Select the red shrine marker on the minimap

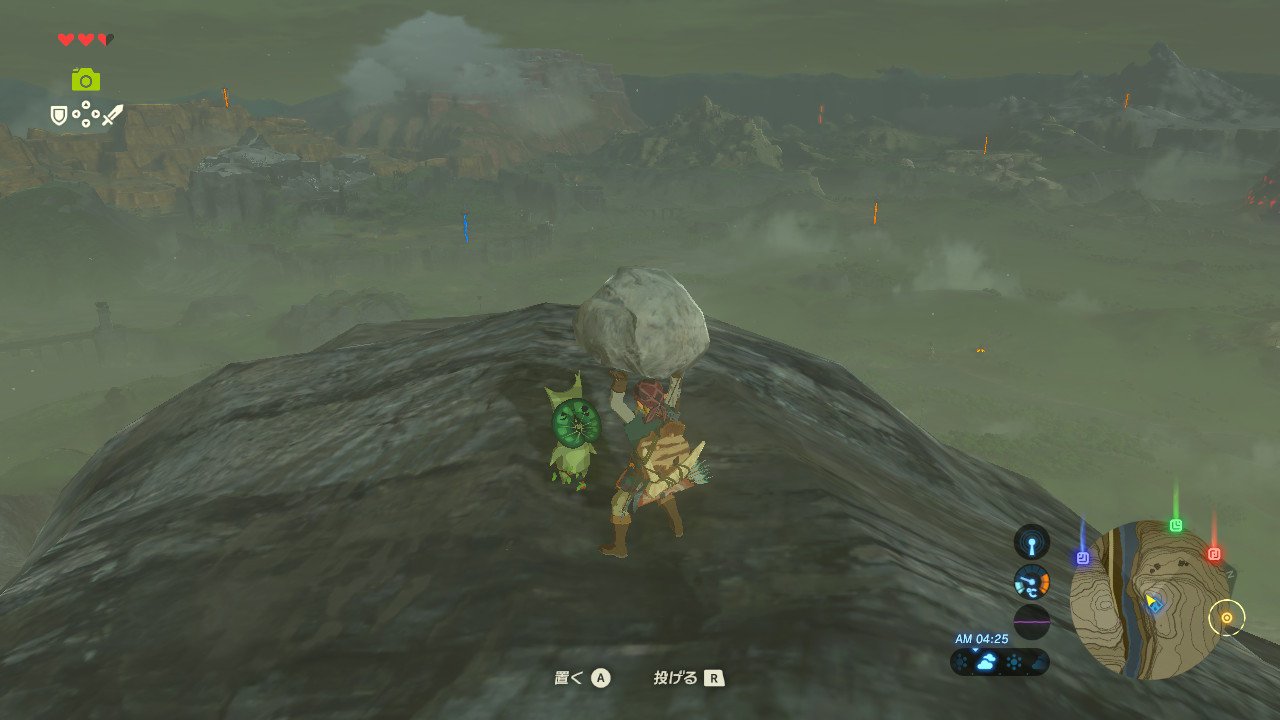click(1214, 553)
